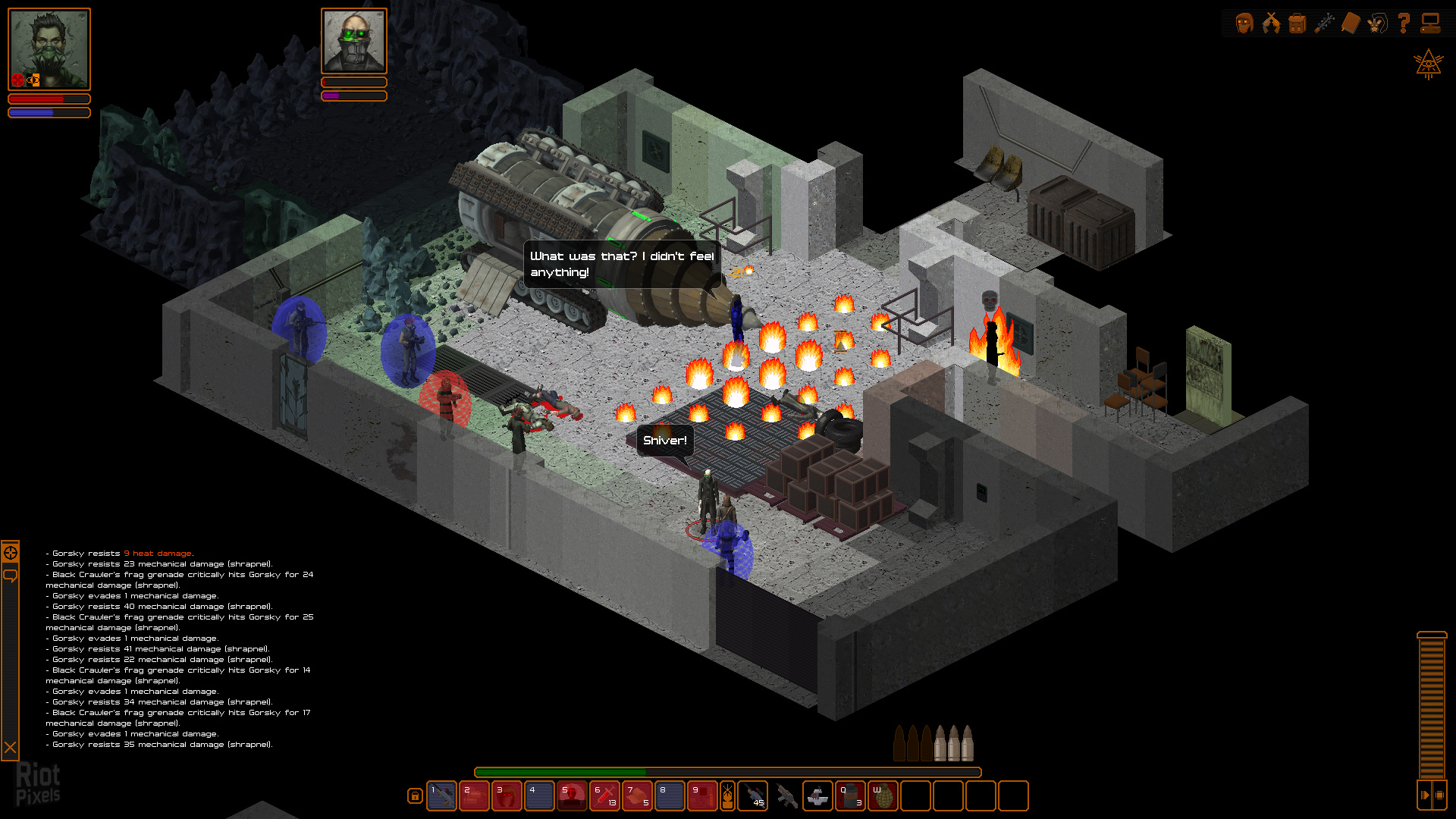This screenshot has width=1456, height=819.
Task: Open the character screen
Action: 1244,22
